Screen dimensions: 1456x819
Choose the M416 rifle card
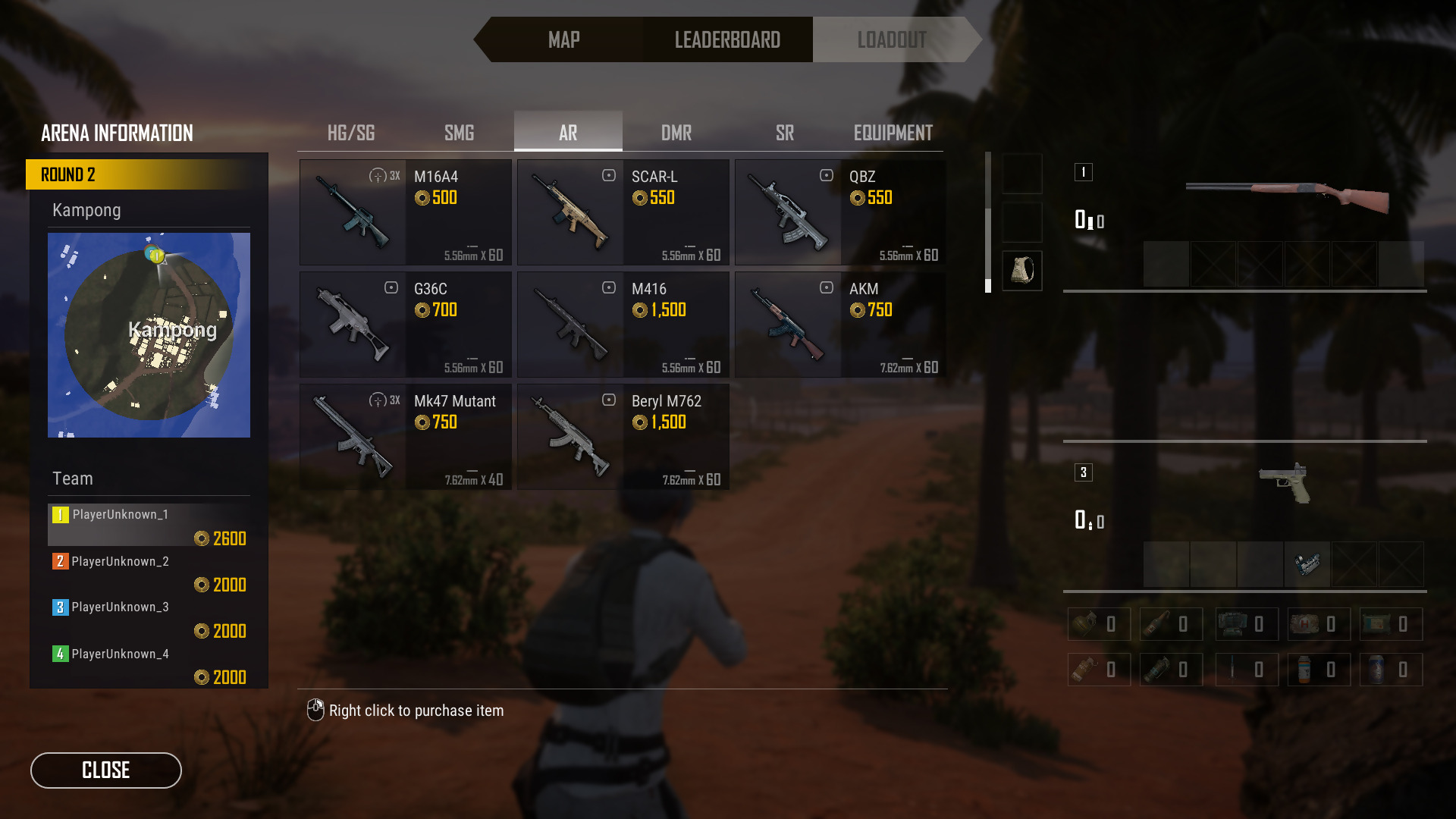coord(623,325)
